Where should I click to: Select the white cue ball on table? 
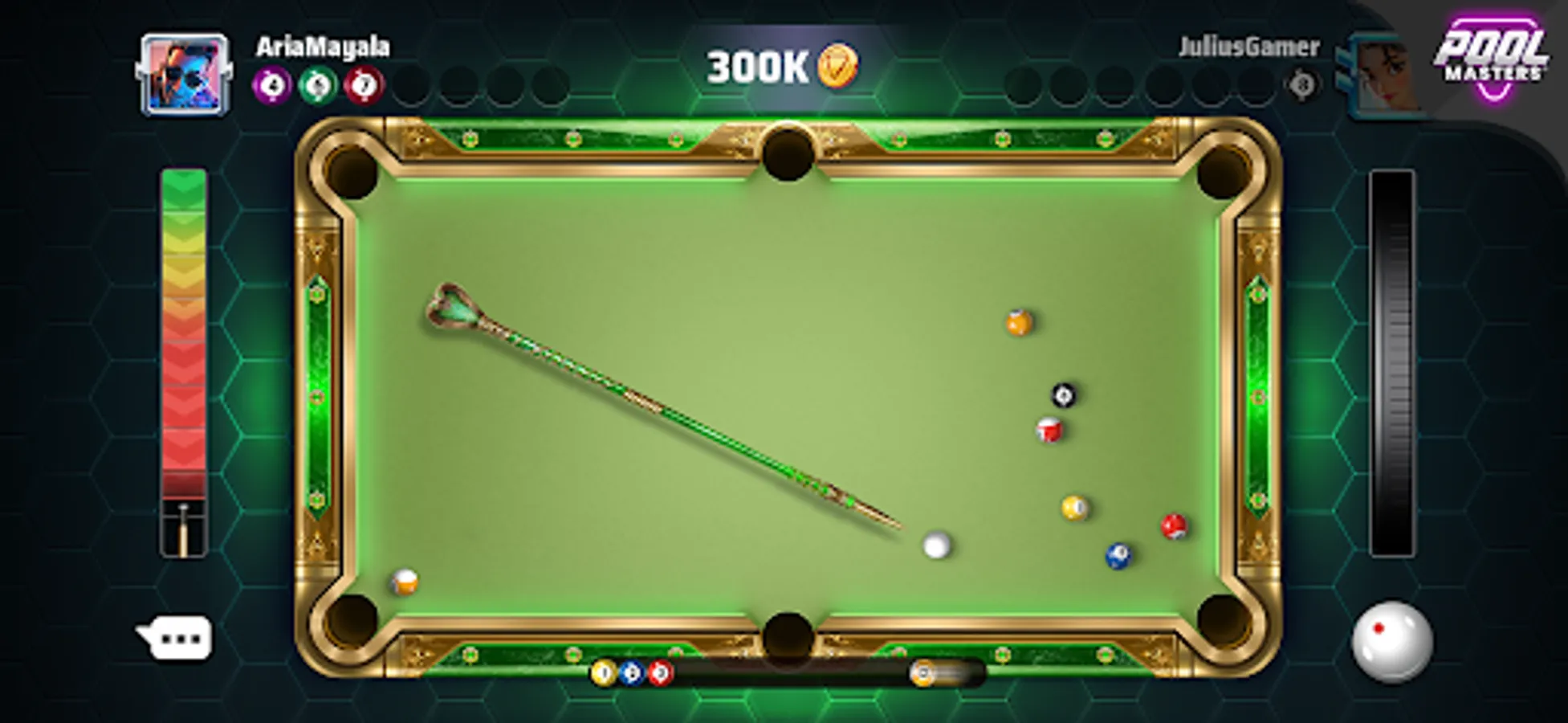point(937,546)
